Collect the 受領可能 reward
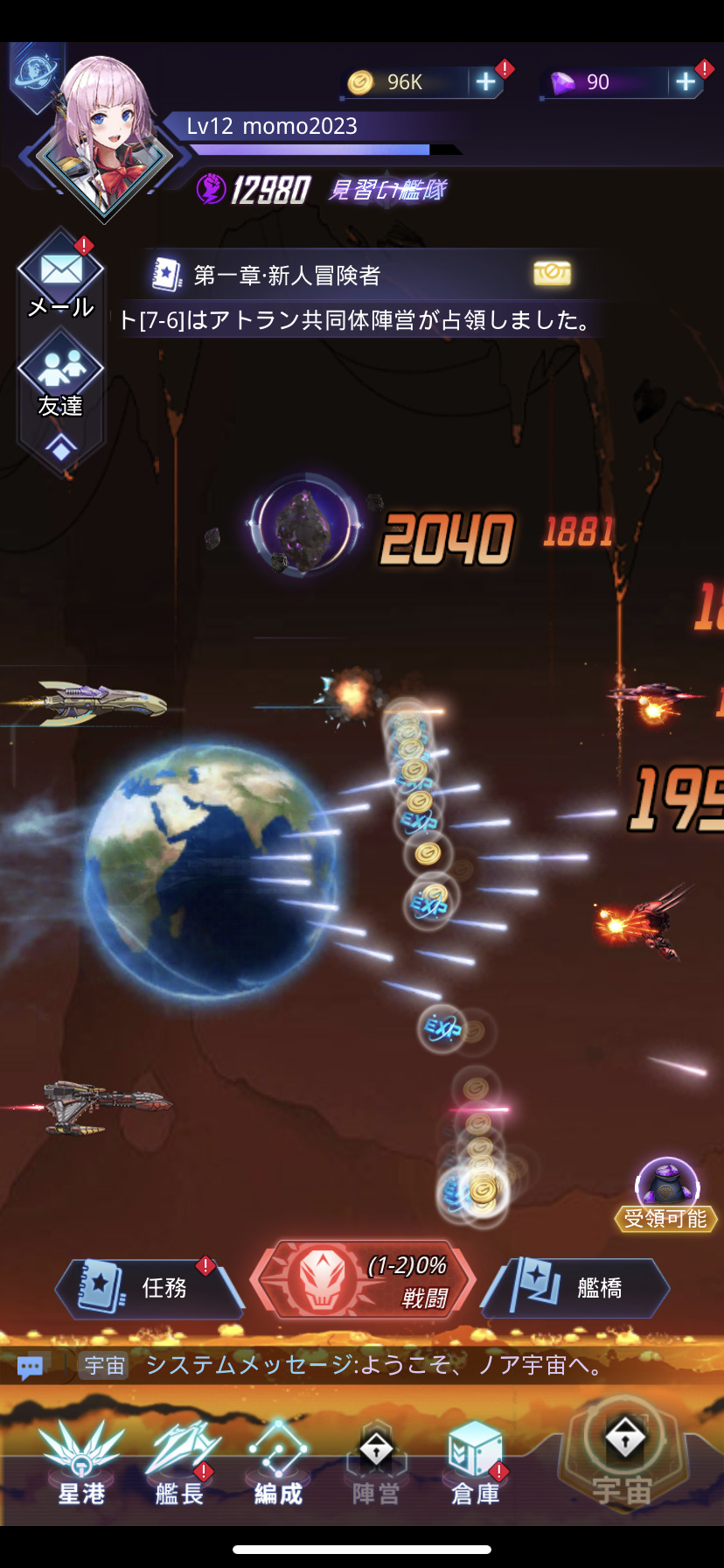Viewport: 724px width, 1568px height. tap(666, 1193)
